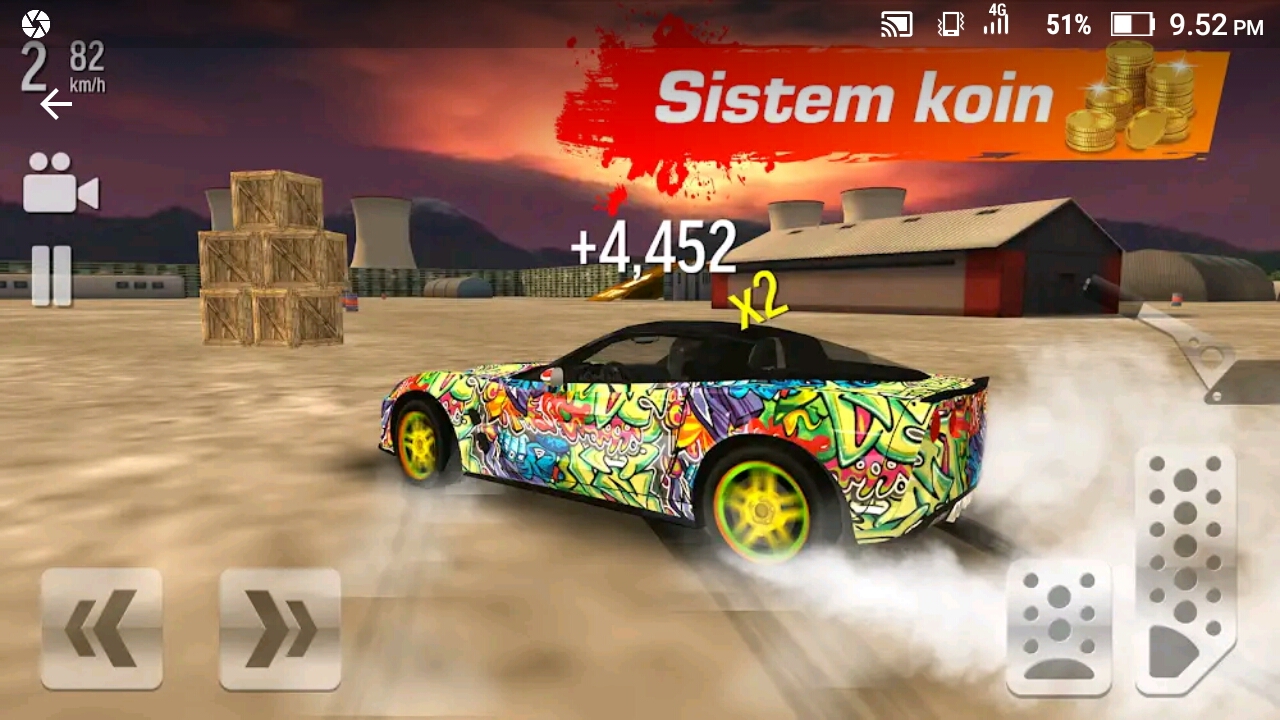Image resolution: width=1280 pixels, height=720 pixels.
Task: Steer right with the double-arrow button
Action: click(x=280, y=628)
